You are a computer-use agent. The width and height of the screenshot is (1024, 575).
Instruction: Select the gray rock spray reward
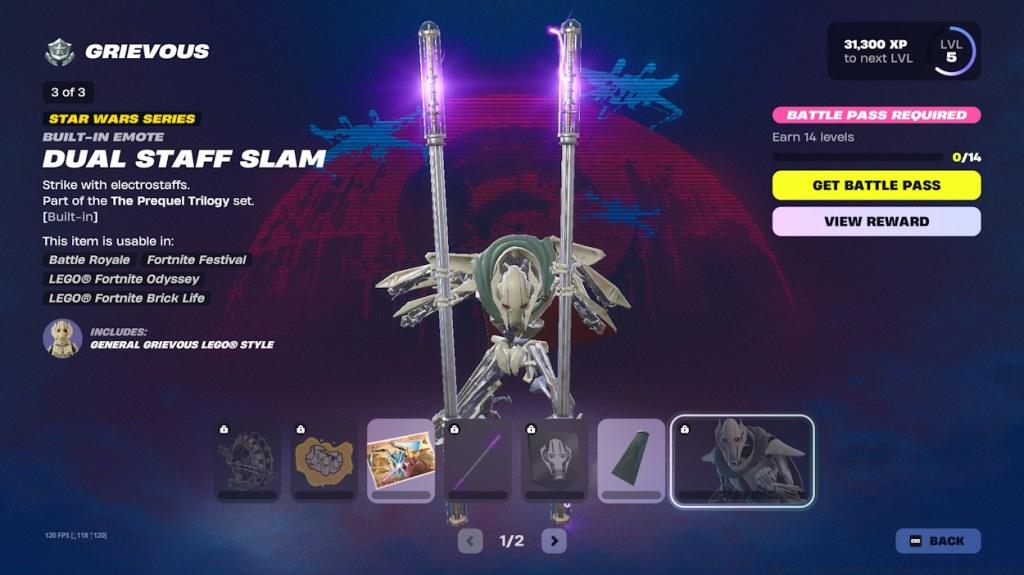click(324, 460)
